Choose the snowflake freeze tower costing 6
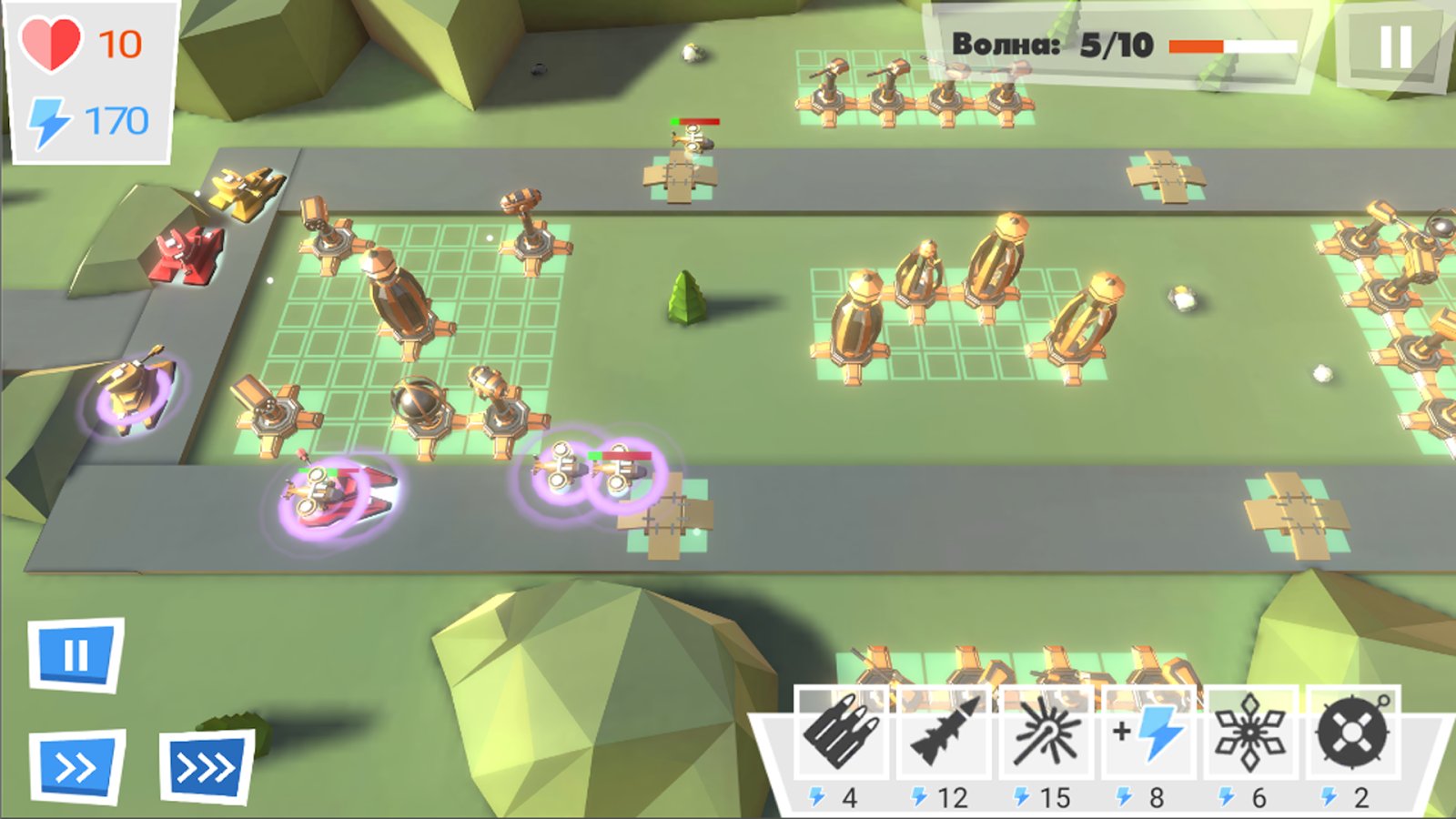Screen dimensions: 1456x819 1251,733
